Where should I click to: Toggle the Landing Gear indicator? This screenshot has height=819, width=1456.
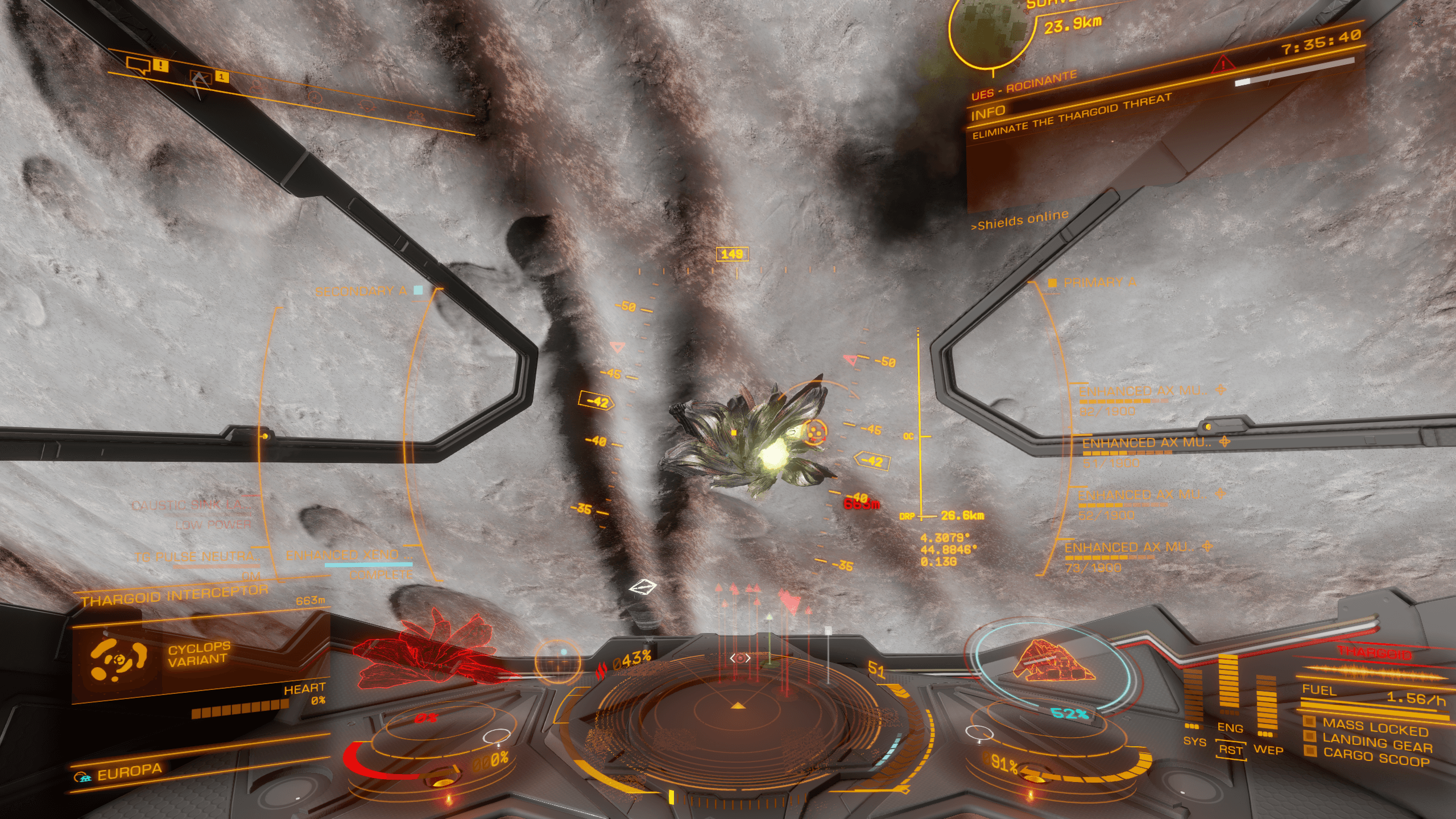[x=1376, y=743]
